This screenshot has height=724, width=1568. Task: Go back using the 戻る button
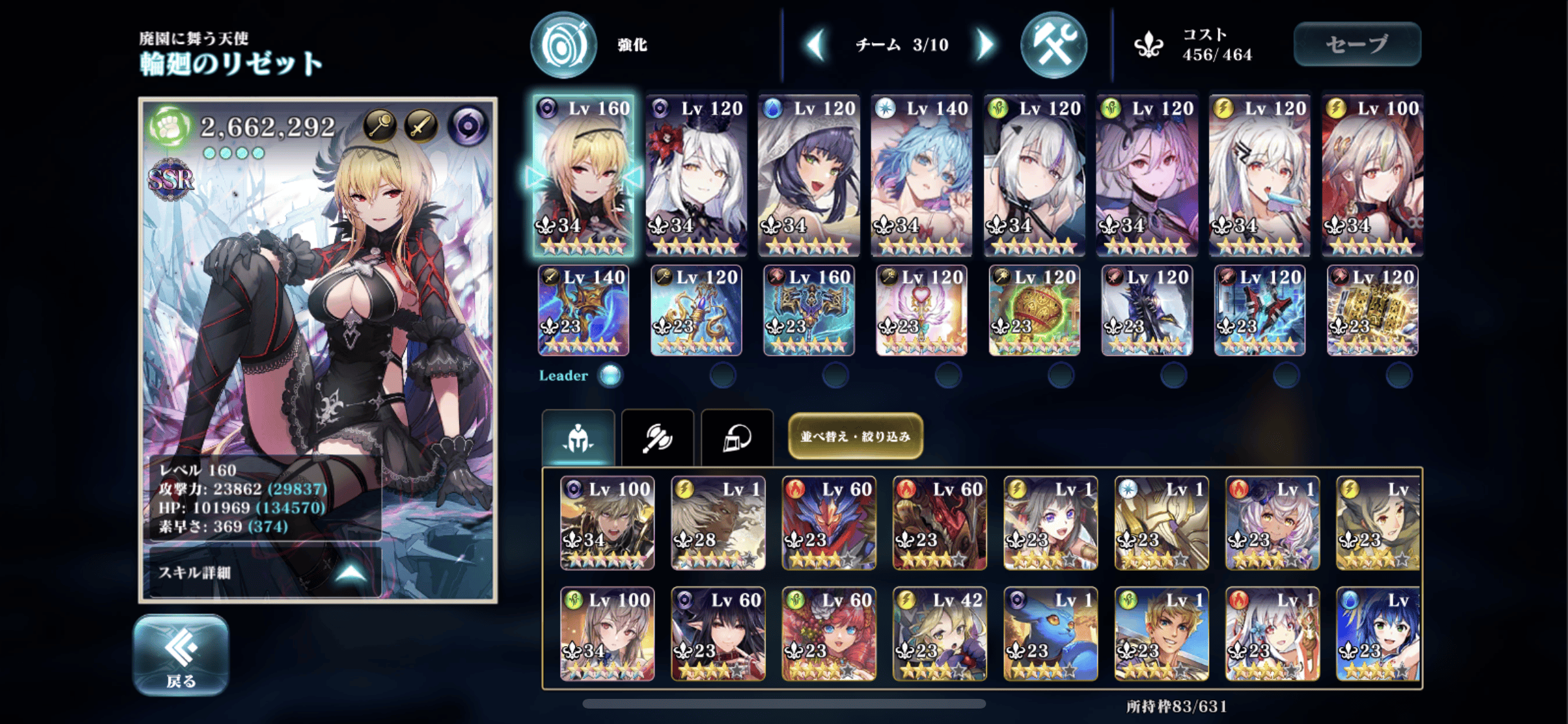pos(181,654)
